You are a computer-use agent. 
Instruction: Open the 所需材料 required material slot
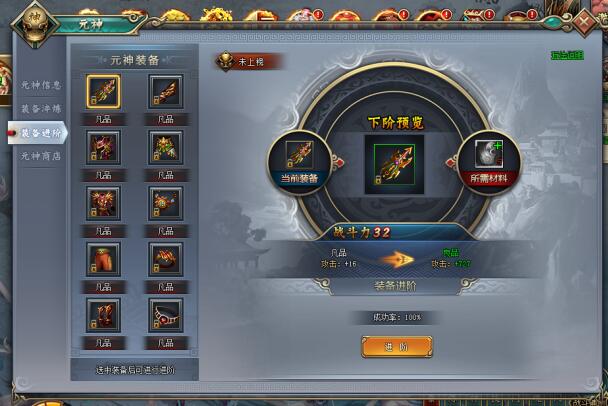pos(489,157)
